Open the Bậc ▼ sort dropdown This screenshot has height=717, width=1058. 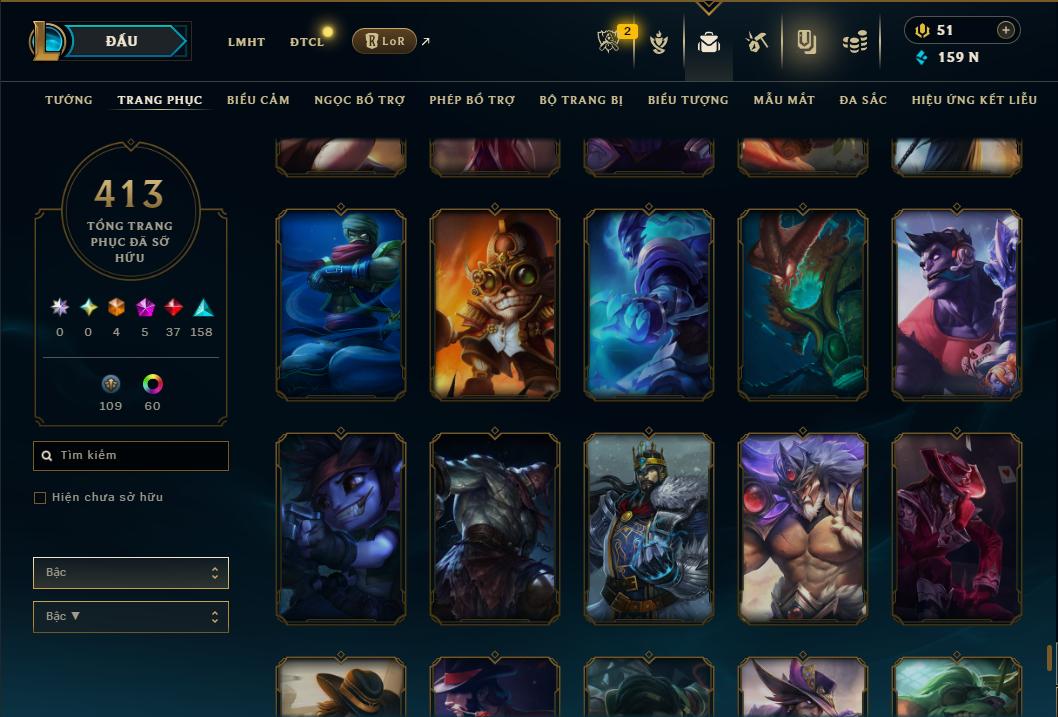(x=131, y=617)
